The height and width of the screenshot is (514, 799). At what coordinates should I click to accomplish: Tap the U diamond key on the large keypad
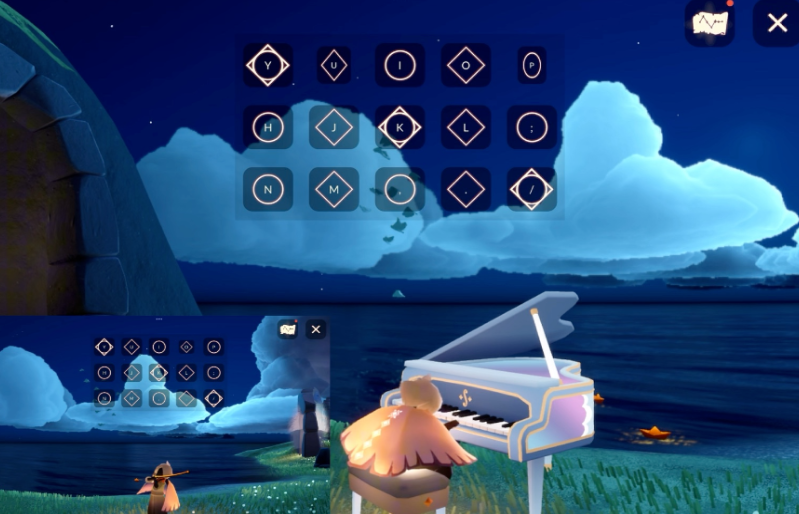click(x=334, y=66)
